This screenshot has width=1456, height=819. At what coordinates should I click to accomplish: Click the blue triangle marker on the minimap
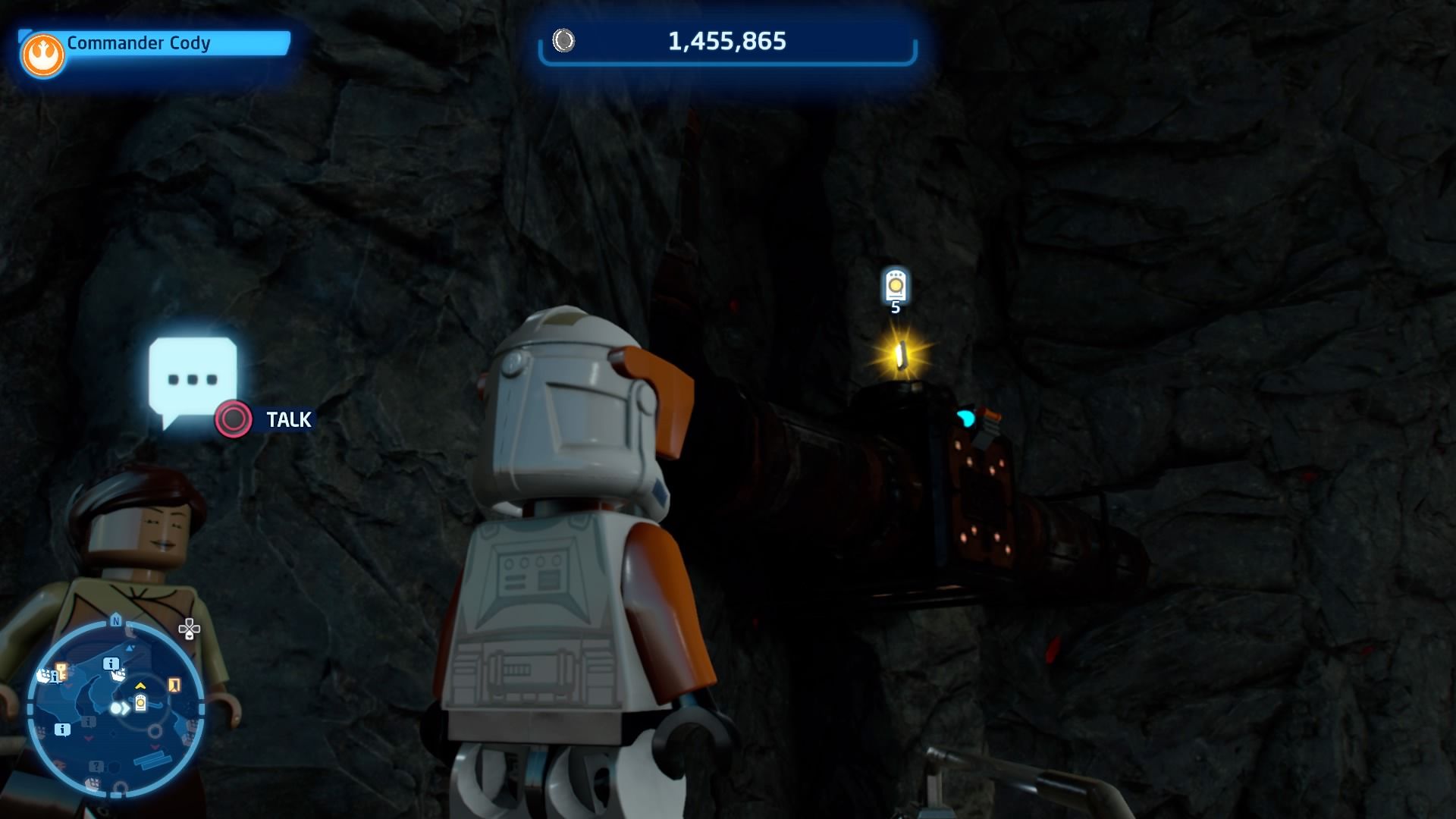(130, 648)
